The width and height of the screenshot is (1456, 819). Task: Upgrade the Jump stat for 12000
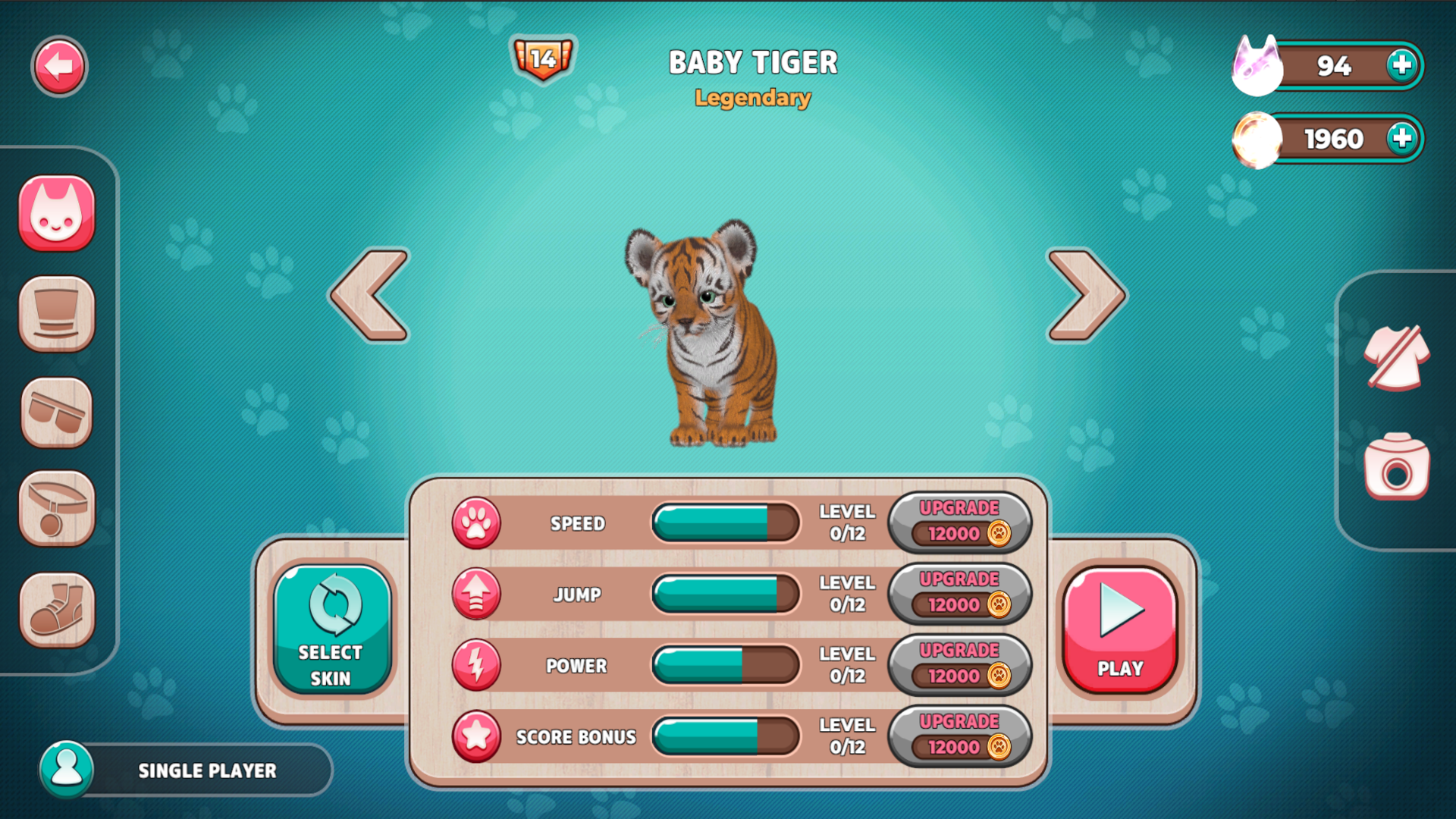(x=959, y=594)
